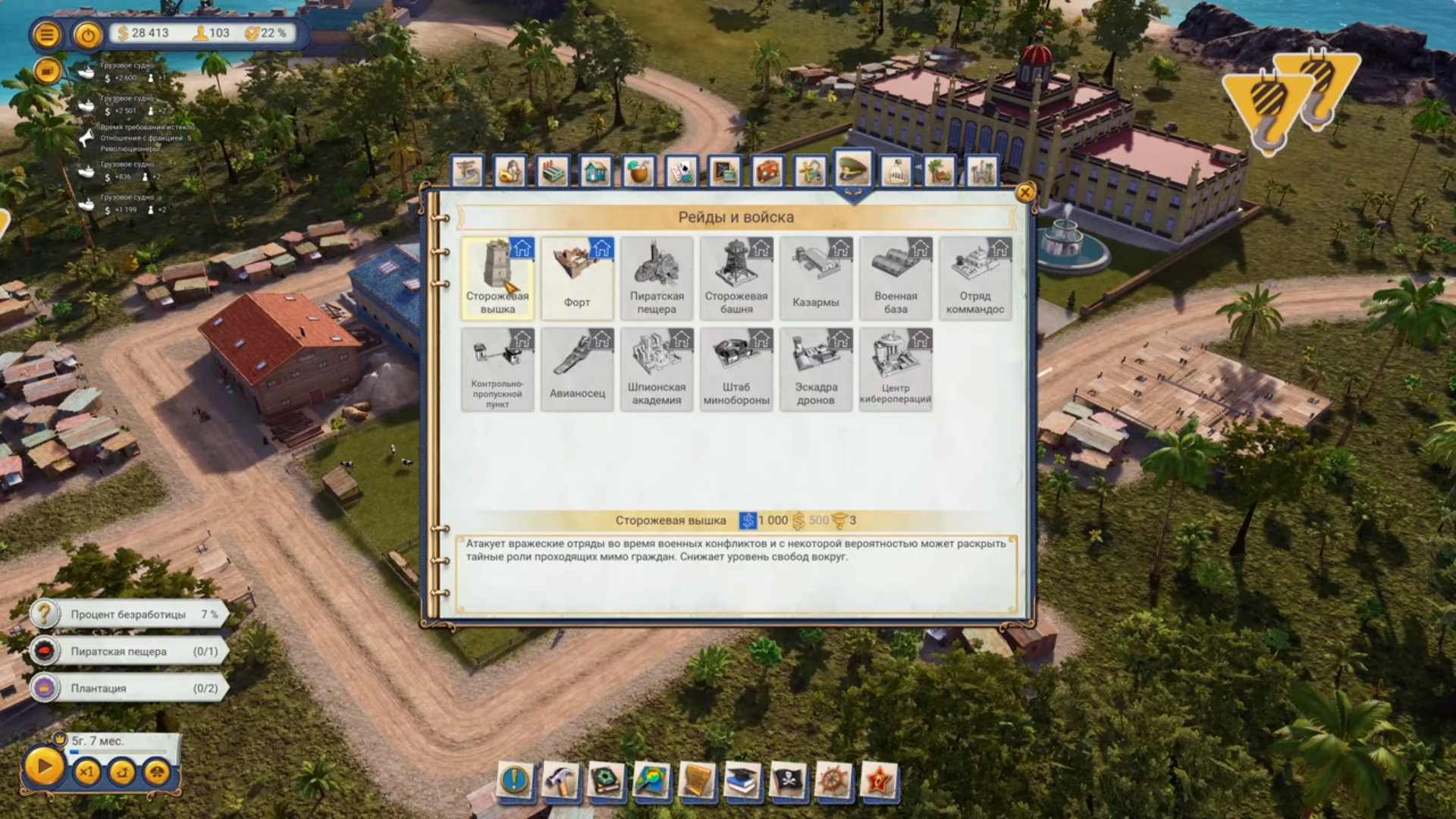This screenshot has width=1456, height=819.
Task: Open the exclamation mark tasks button
Action: 516,780
